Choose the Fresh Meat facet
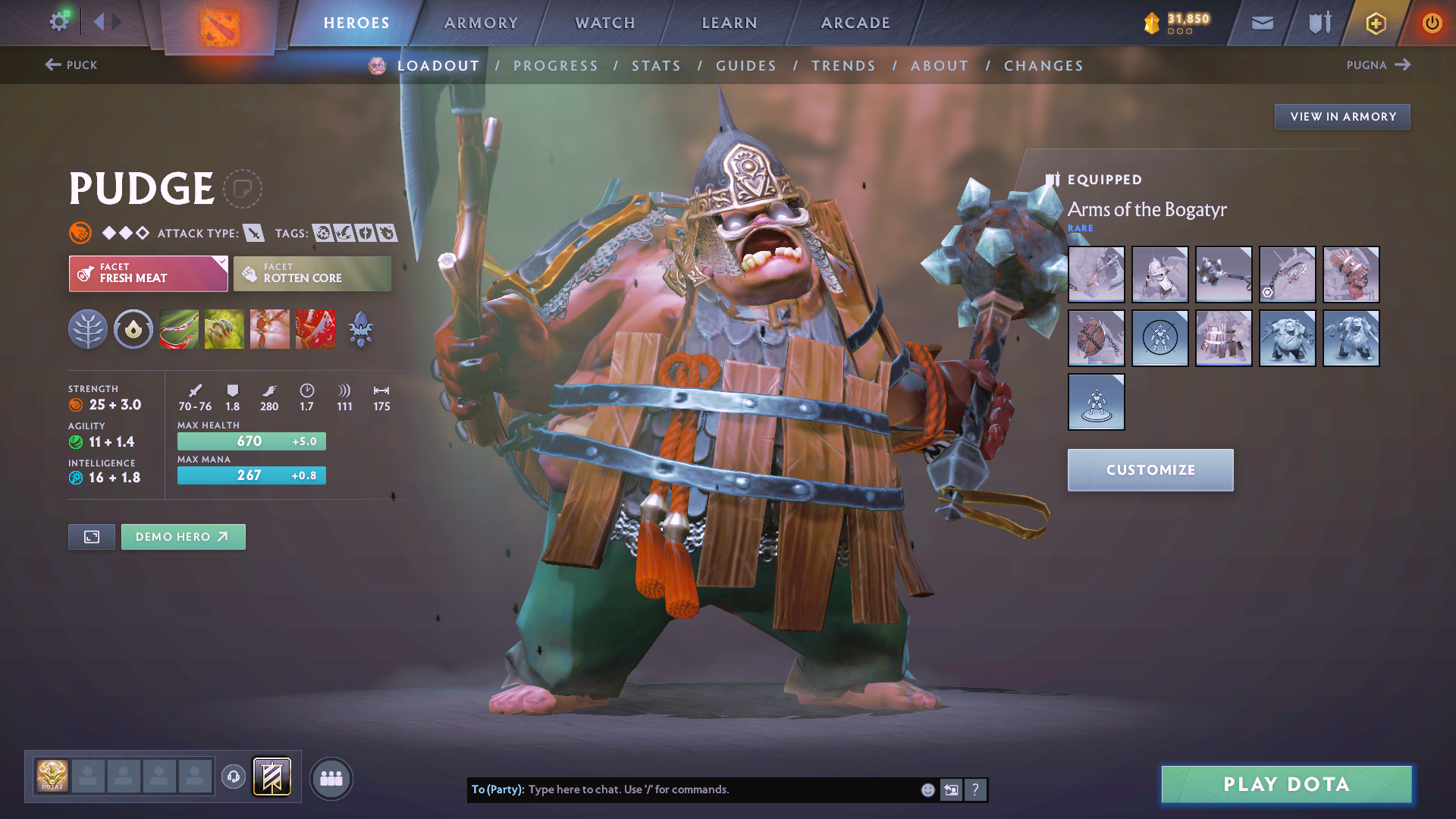This screenshot has height=819, width=1456. tap(148, 274)
